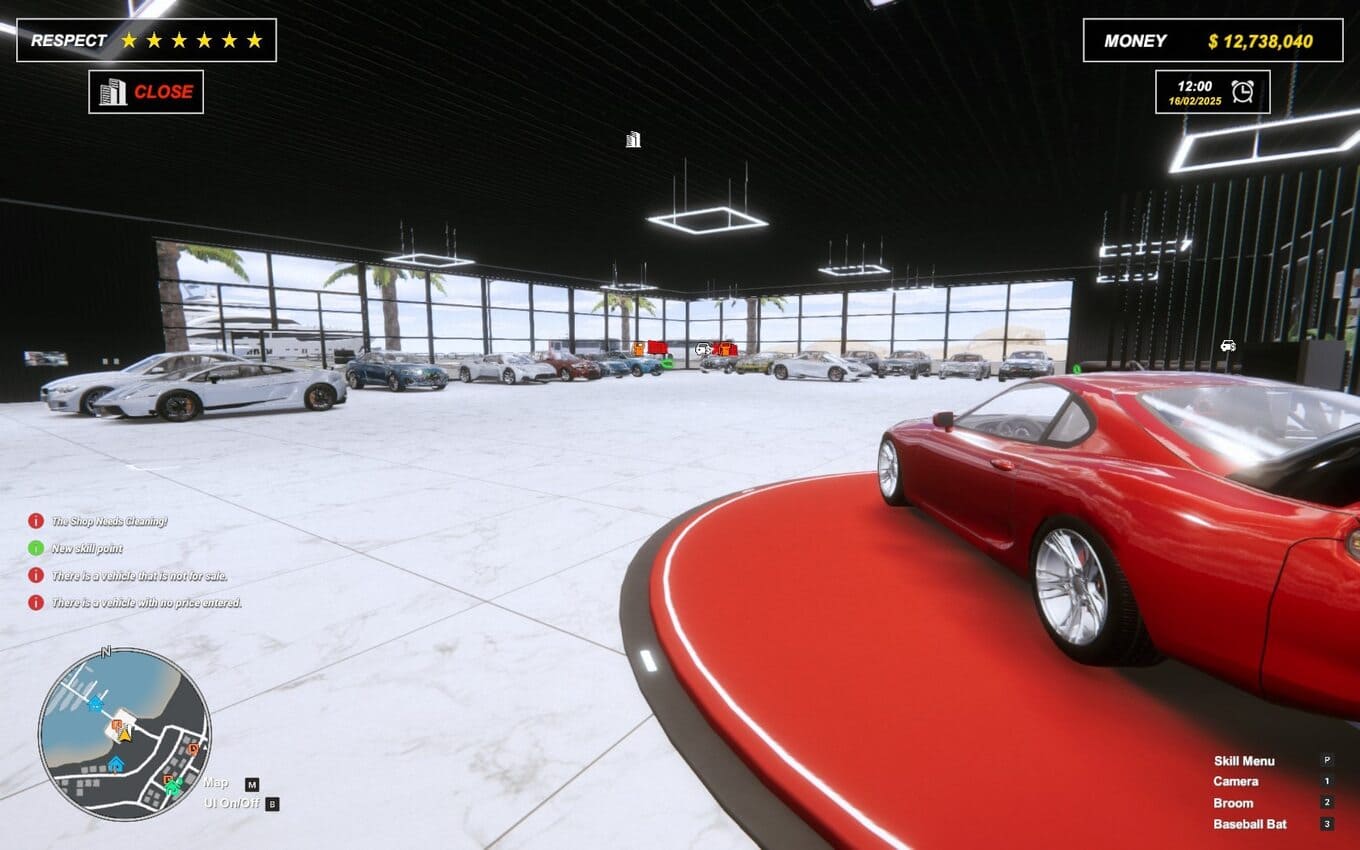Choose the Baseball Bat tool
Viewport: 1360px width, 850px height.
(1250, 825)
